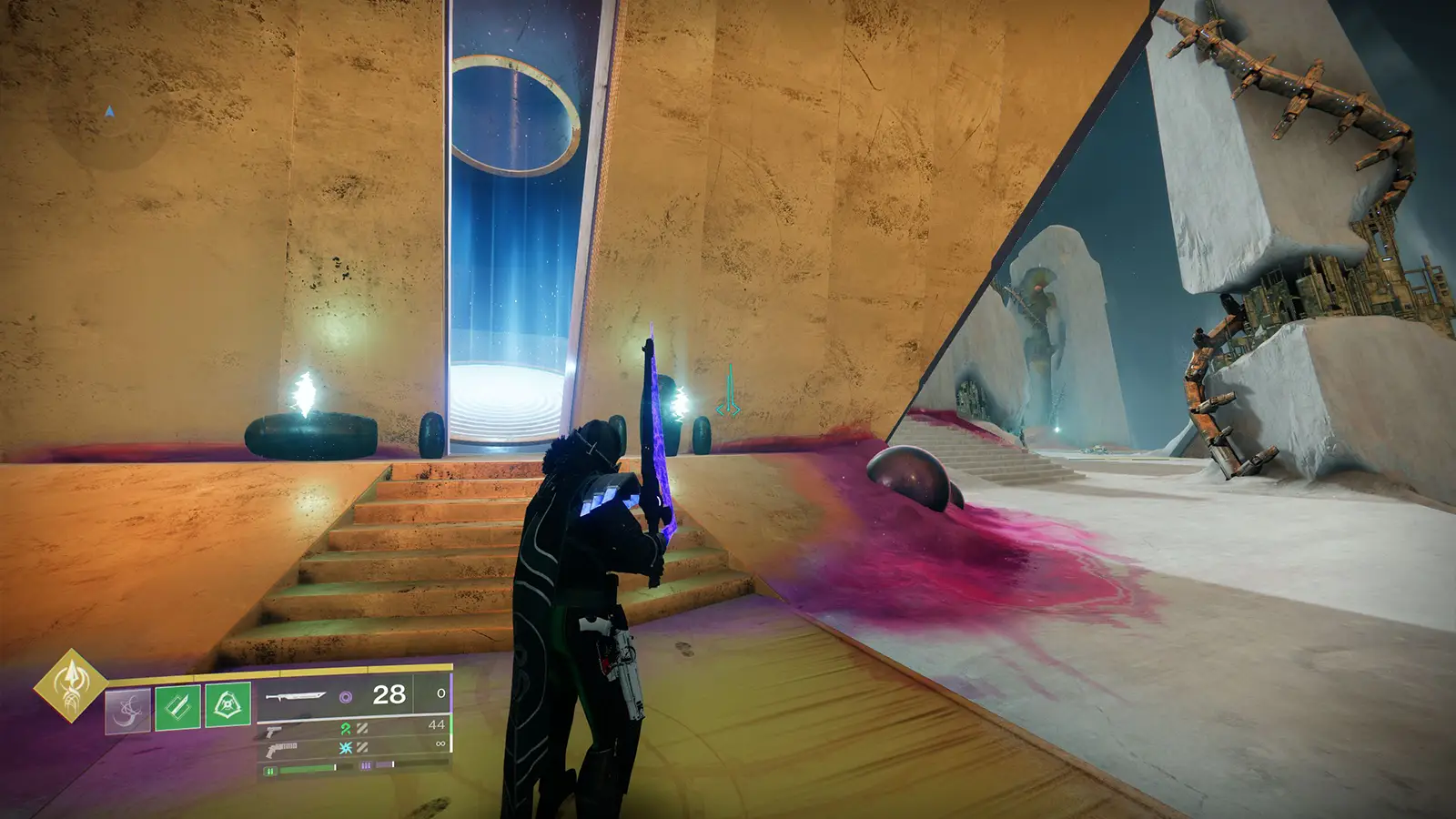Select the equipped sword weapon icon
Screen dimensions: 1456x819
[x=298, y=697]
